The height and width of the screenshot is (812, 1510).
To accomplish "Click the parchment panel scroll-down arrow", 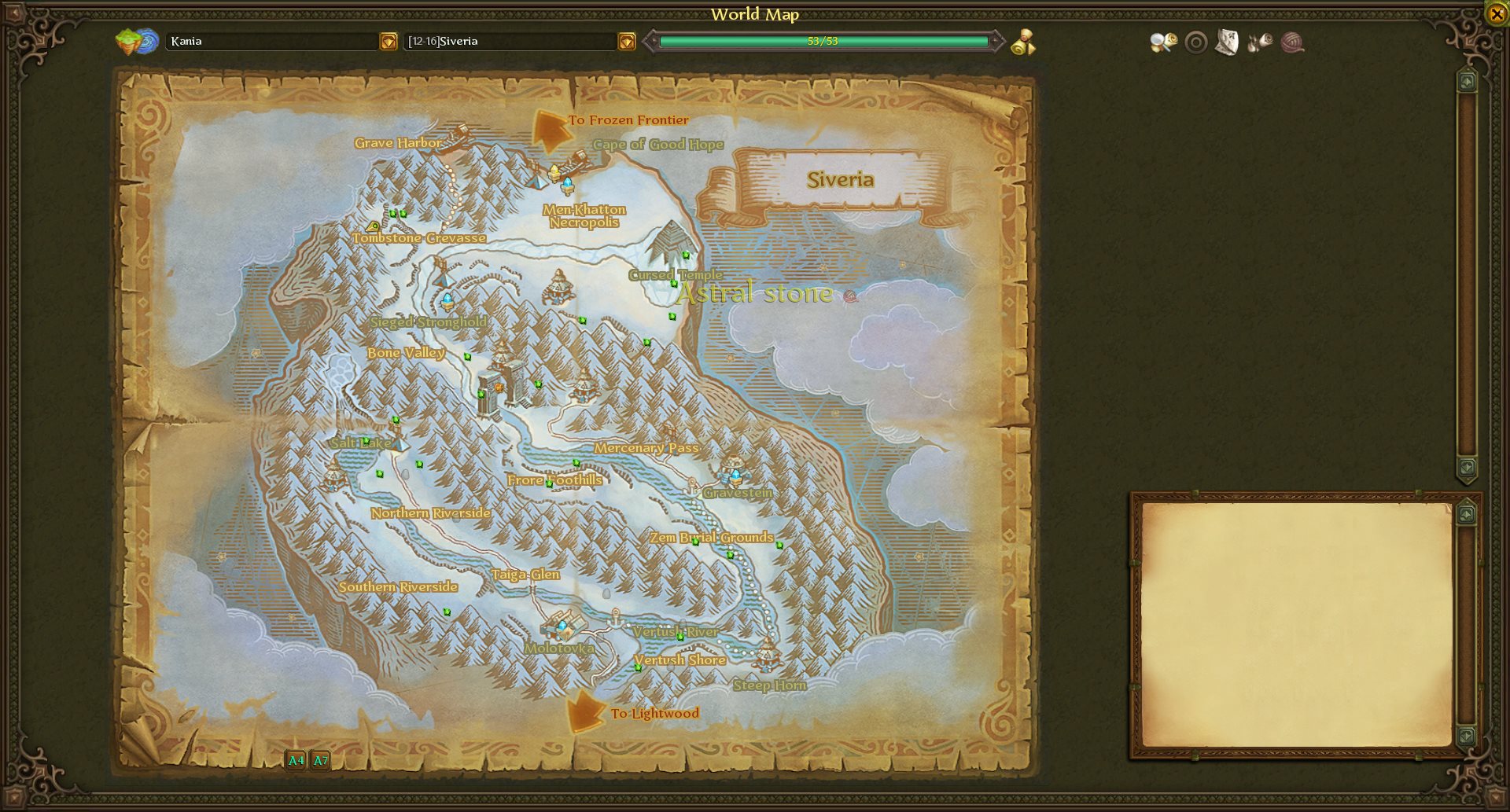I will (1467, 736).
